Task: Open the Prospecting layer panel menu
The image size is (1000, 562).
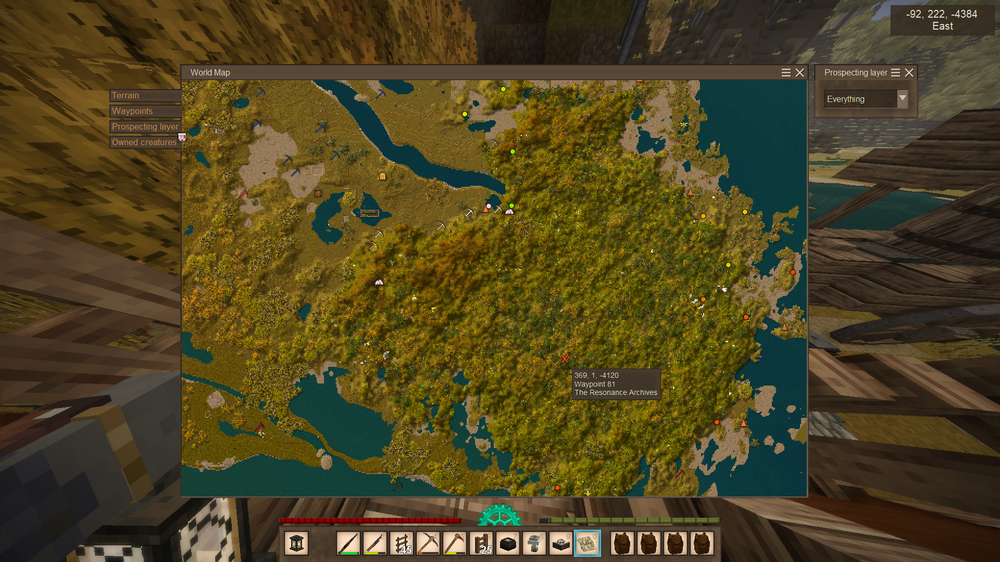Action: pyautogui.click(x=896, y=73)
